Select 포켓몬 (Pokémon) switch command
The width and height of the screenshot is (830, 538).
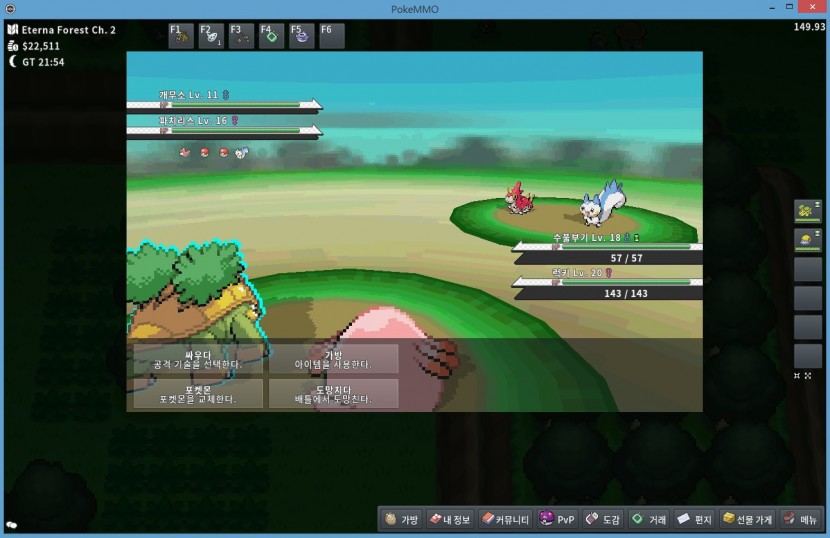196,393
